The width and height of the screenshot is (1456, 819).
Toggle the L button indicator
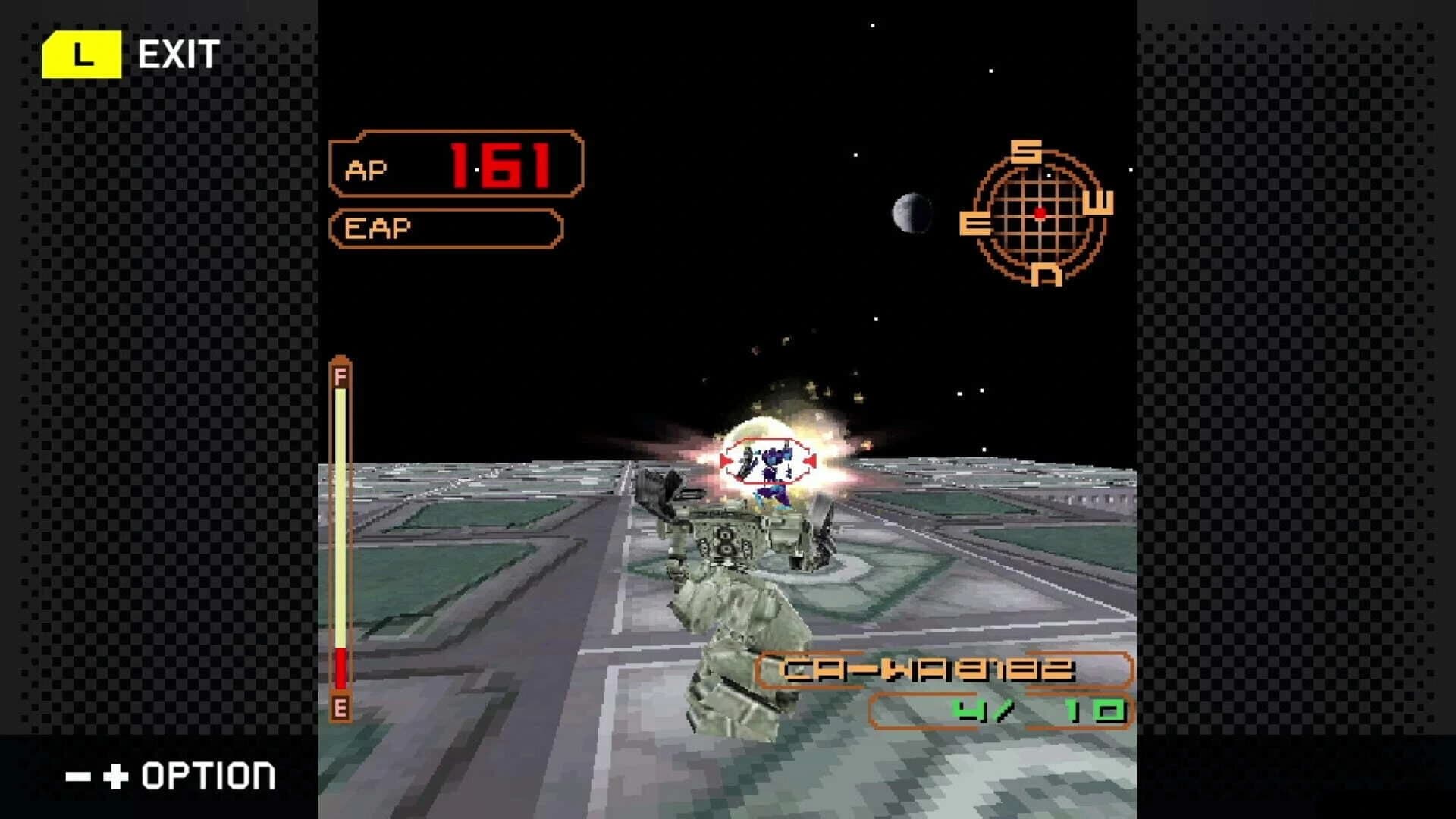point(83,53)
